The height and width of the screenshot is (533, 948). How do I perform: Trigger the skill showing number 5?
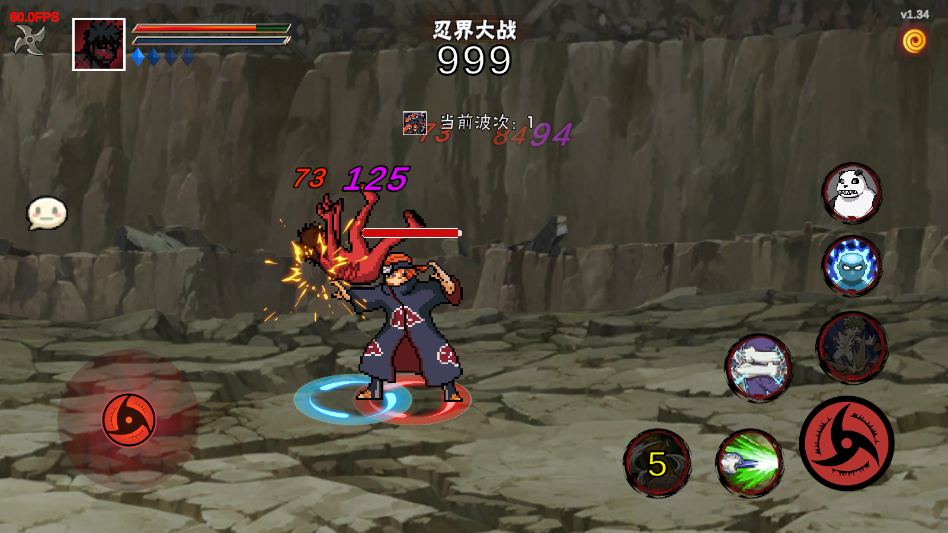tap(657, 463)
